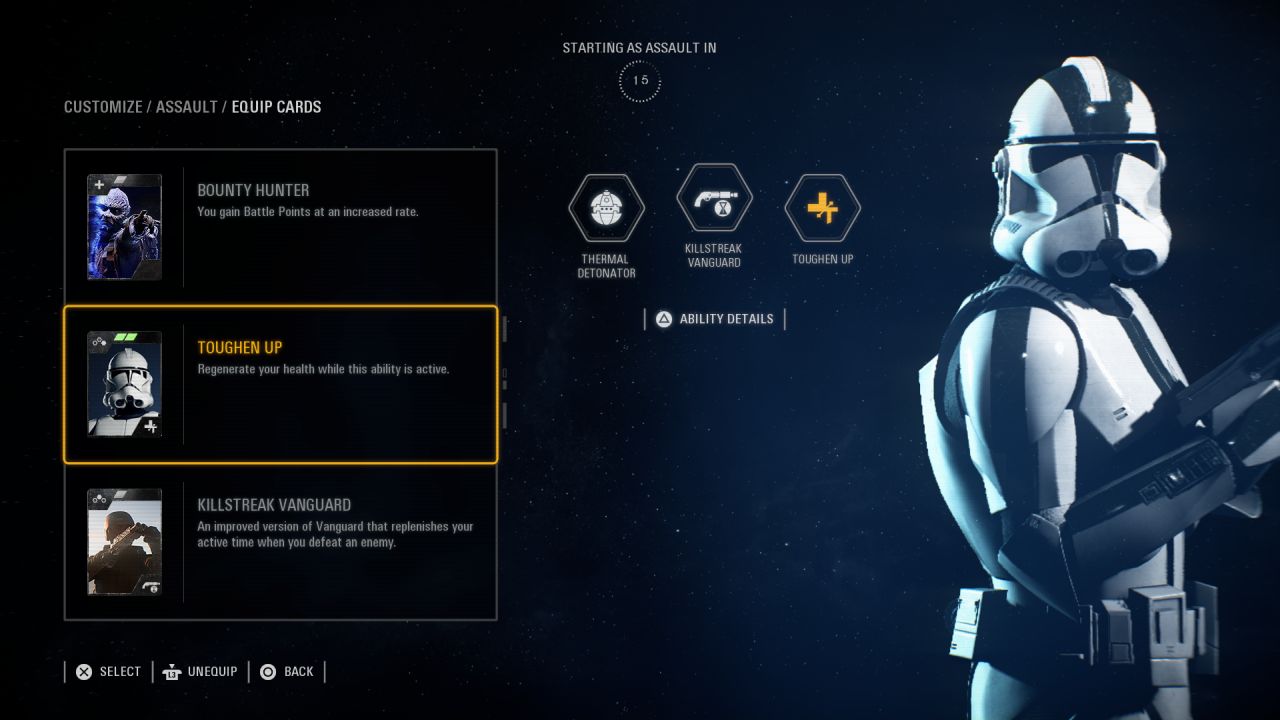
Task: Click the orange Toughen Up hexagon slot
Action: tap(822, 209)
